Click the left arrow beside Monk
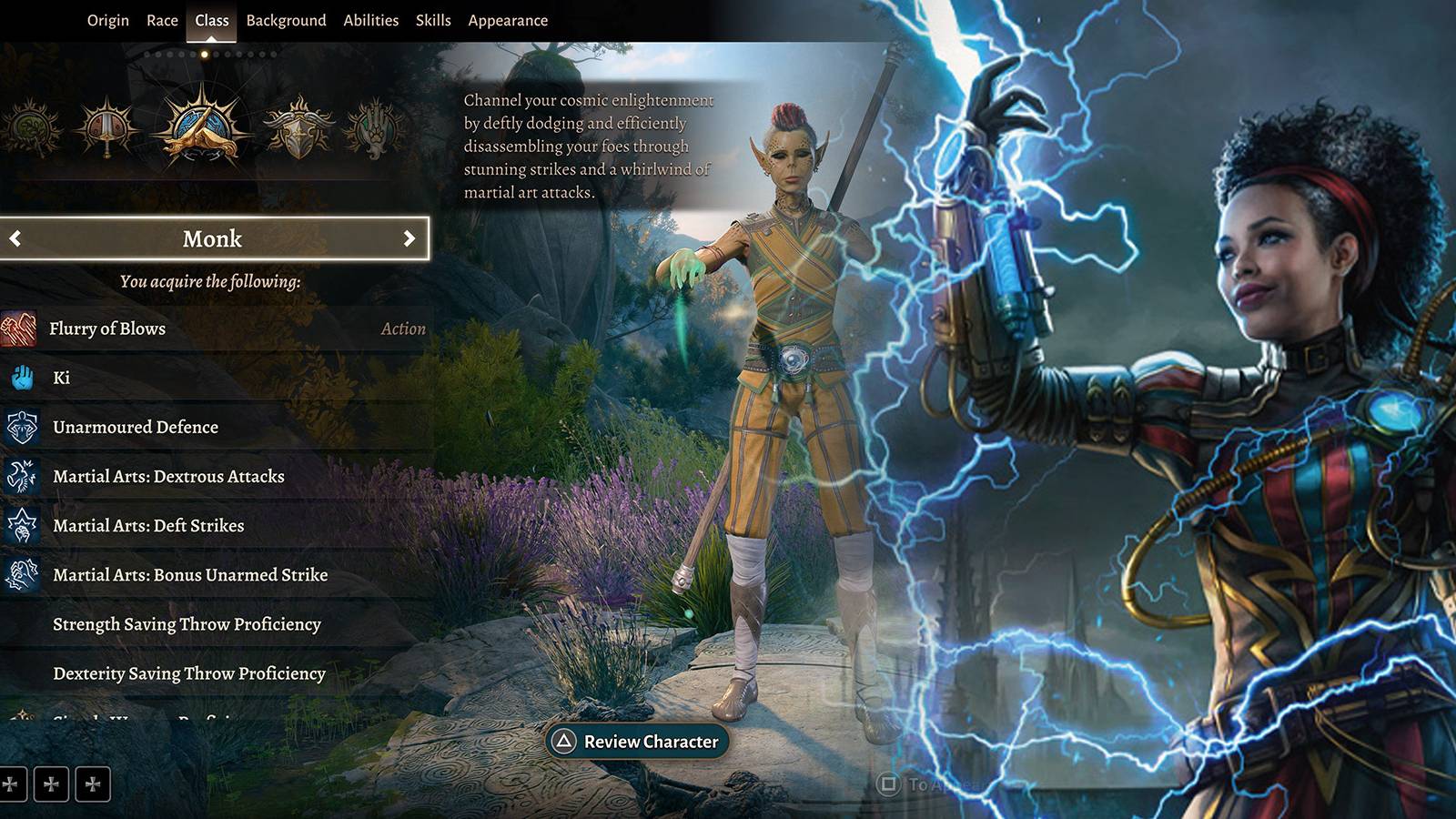The image size is (1456, 819). pyautogui.click(x=15, y=238)
